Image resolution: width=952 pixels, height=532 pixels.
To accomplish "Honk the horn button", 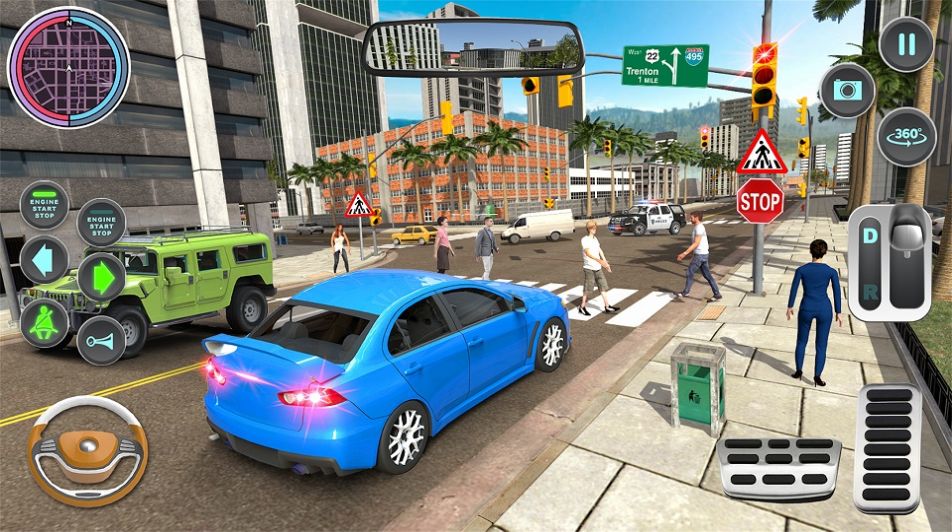I will (101, 341).
